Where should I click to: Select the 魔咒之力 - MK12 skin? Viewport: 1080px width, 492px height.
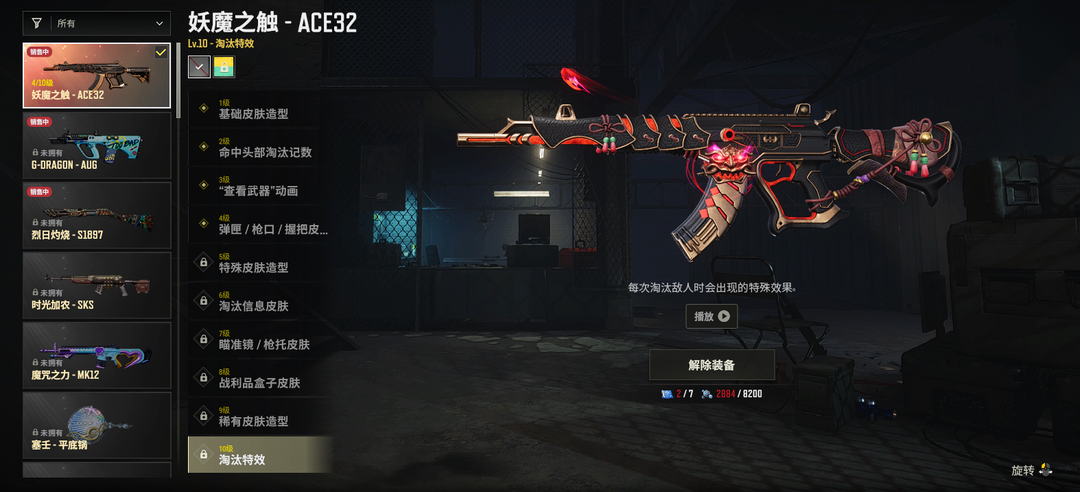pyautogui.click(x=97, y=355)
